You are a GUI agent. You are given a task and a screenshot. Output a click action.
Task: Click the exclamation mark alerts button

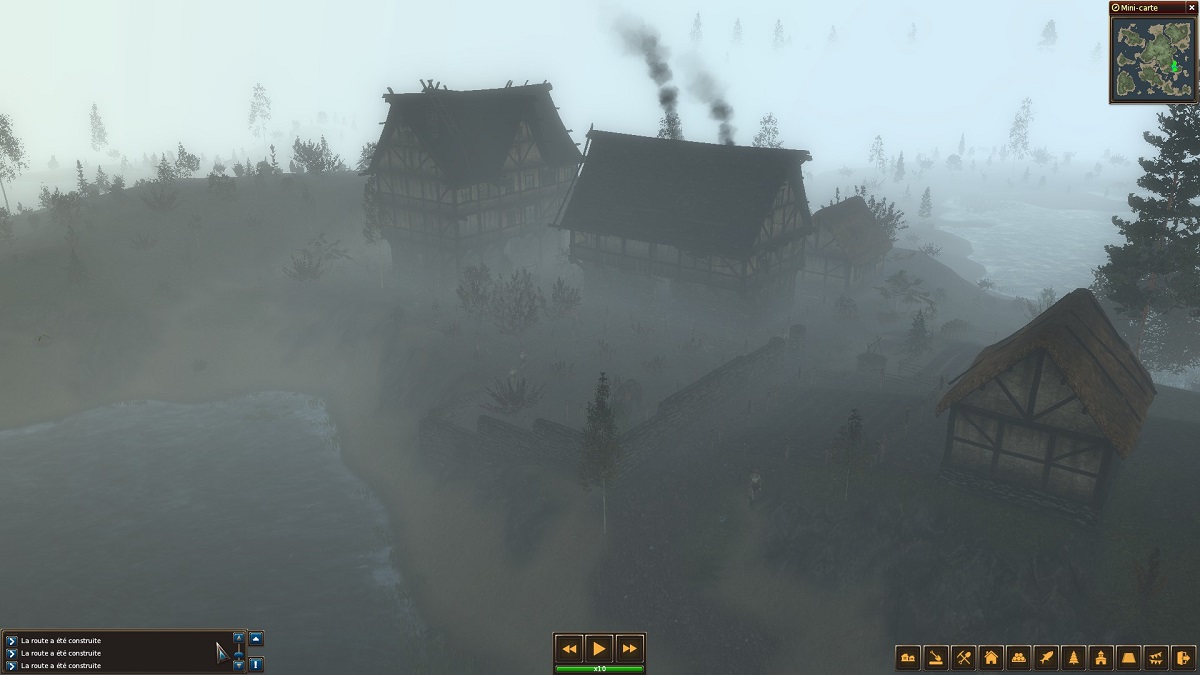click(256, 663)
